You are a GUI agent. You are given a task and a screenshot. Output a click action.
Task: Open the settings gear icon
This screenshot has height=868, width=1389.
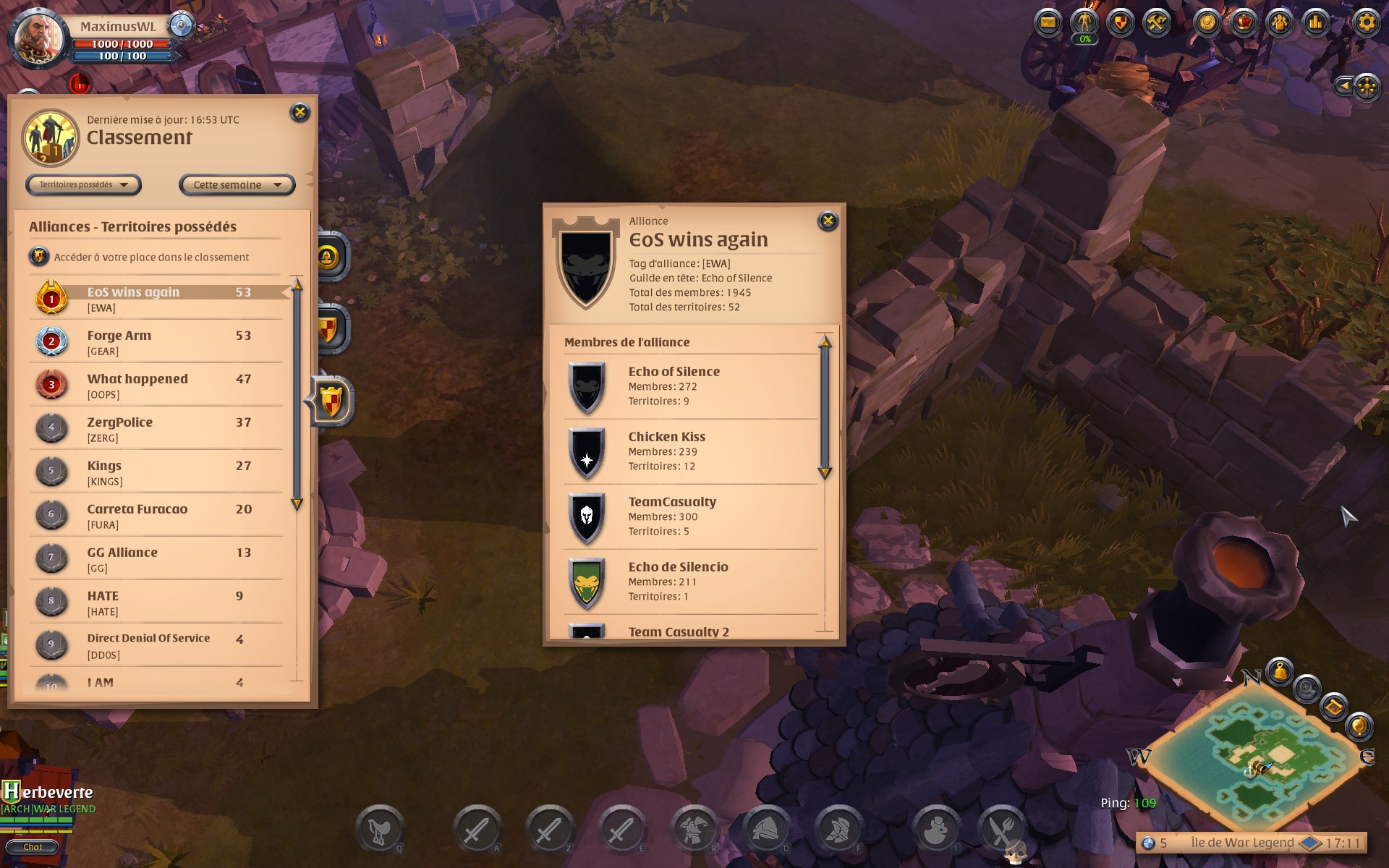pos(1366,22)
